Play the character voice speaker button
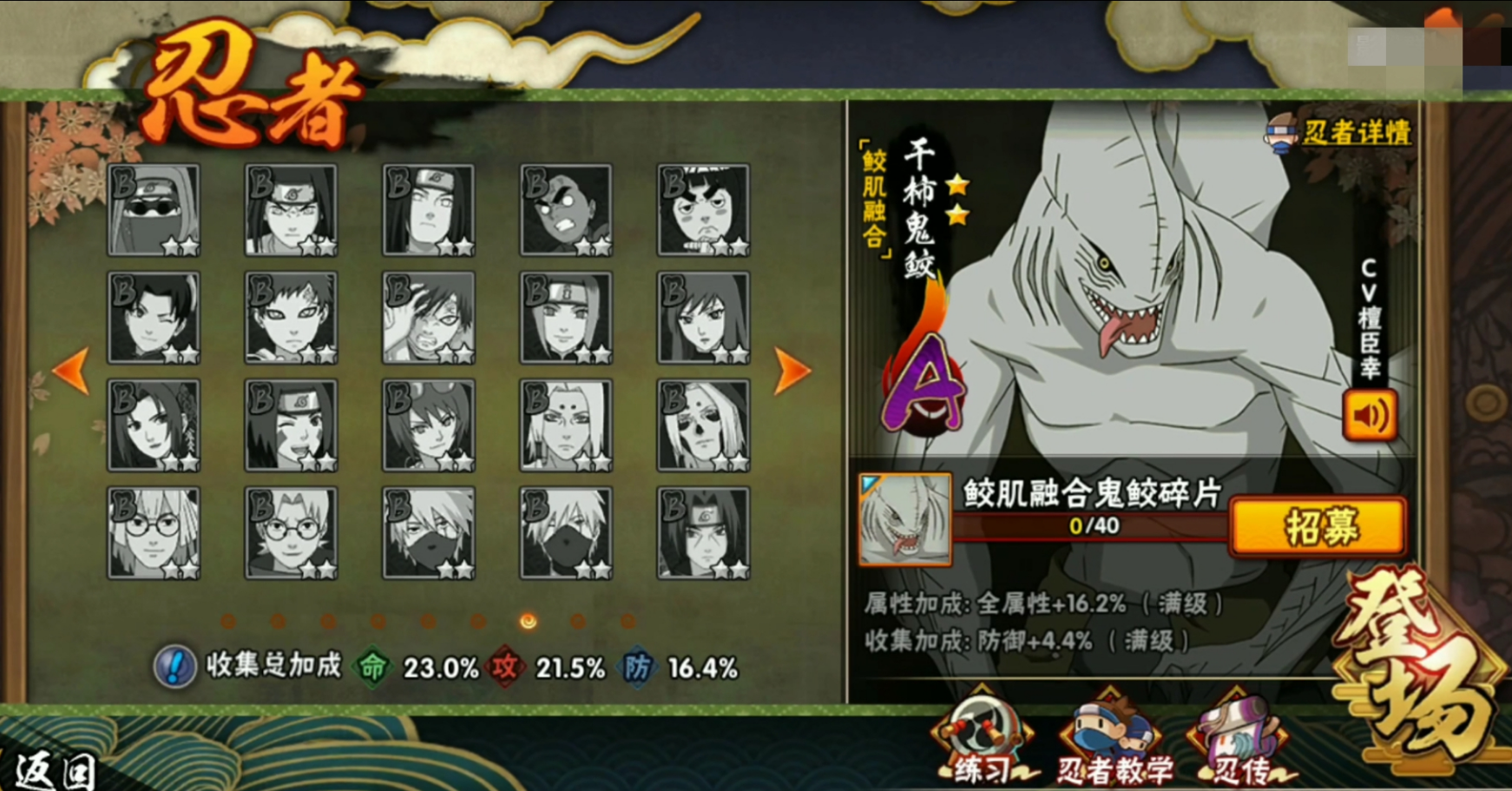The image size is (1512, 791). click(x=1370, y=415)
